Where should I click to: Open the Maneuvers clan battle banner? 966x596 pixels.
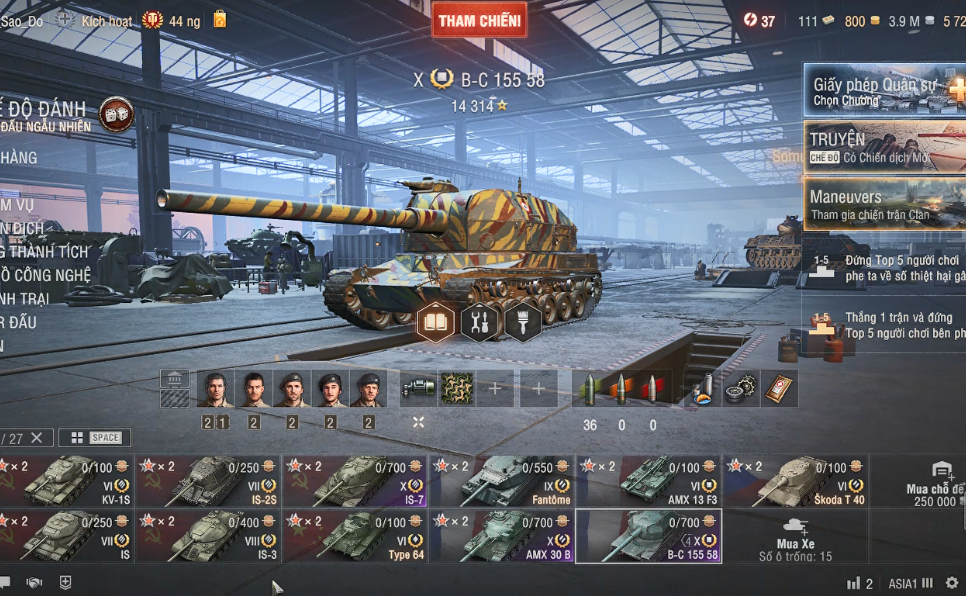click(884, 204)
